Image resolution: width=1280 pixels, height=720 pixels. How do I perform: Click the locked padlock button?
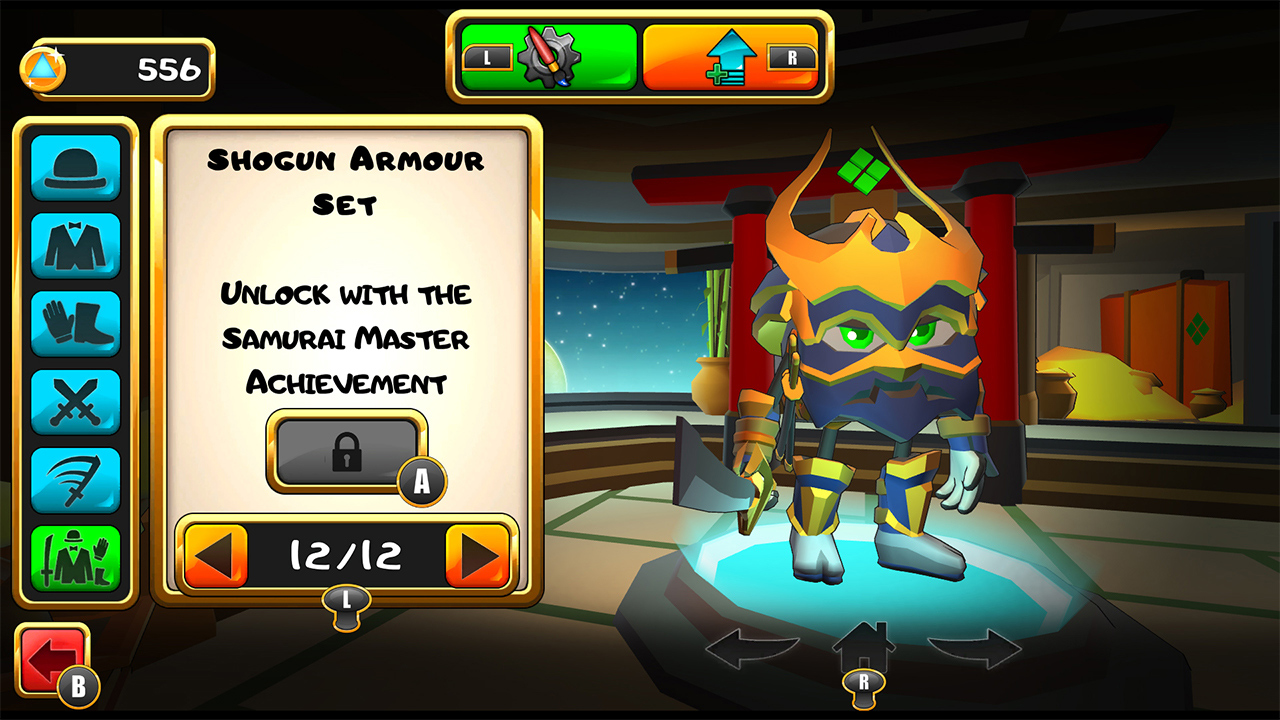tap(346, 450)
